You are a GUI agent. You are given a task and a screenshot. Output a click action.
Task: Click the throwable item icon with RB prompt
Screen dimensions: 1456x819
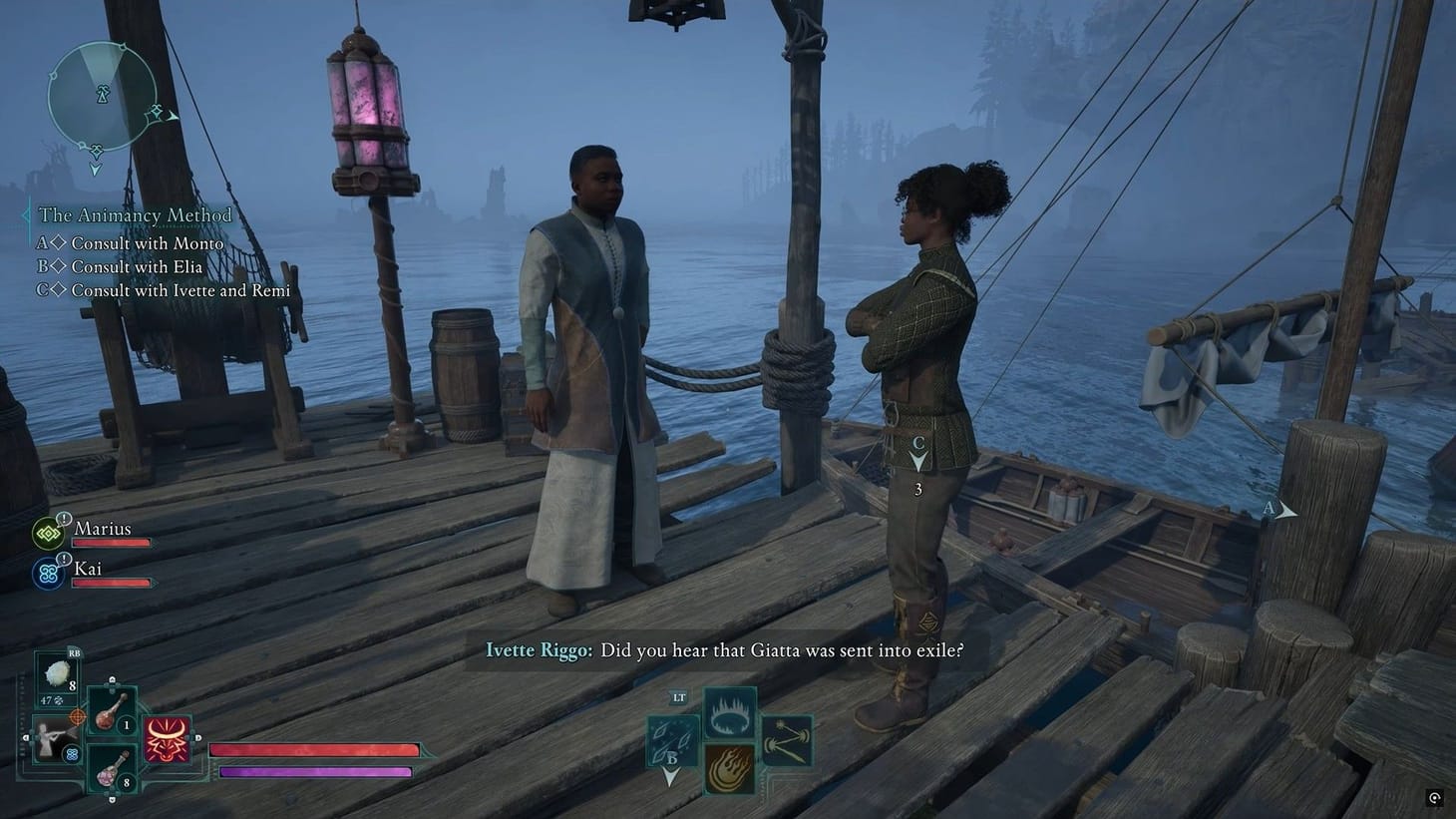(x=56, y=674)
